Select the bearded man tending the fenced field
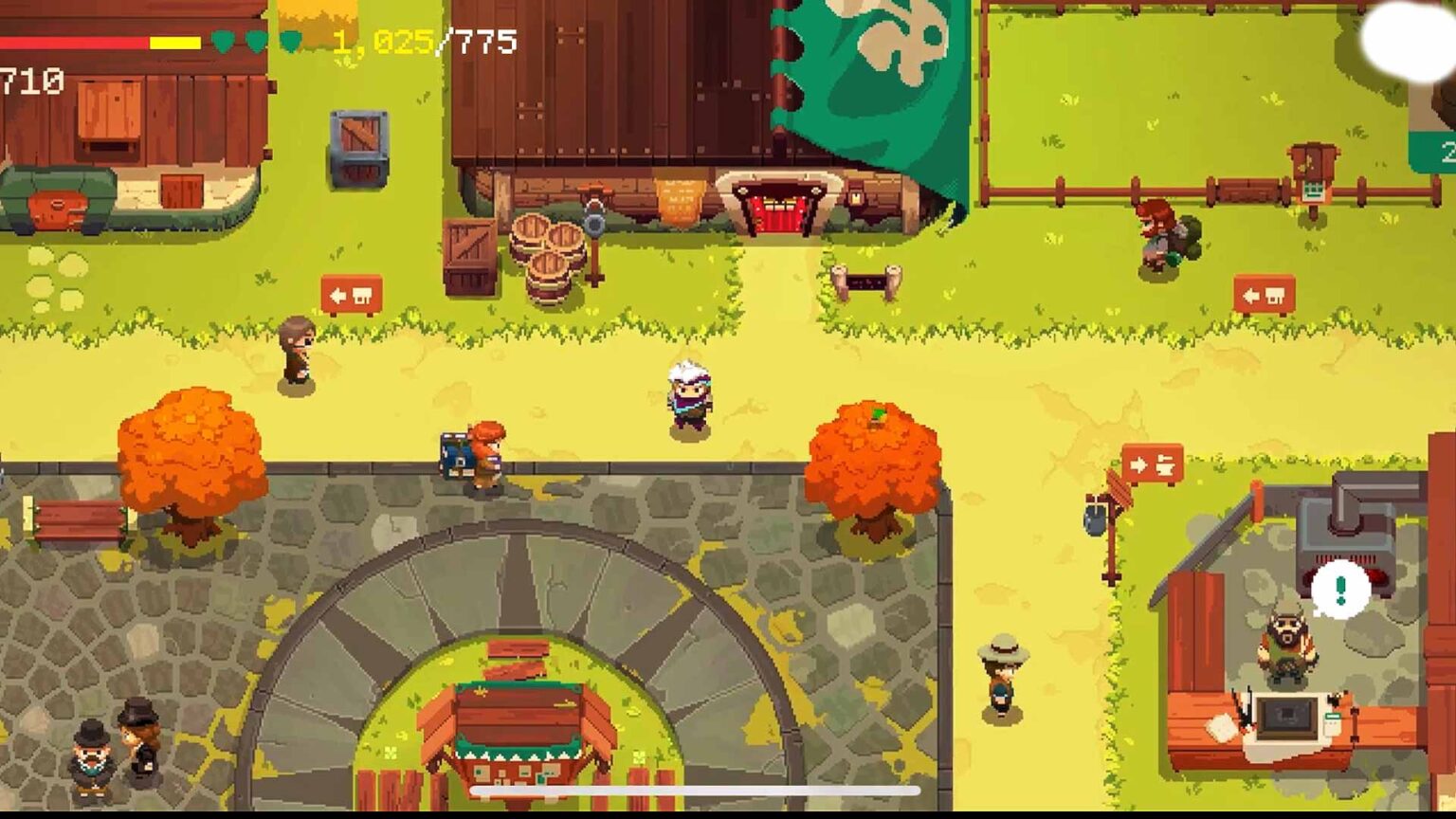1456x819 pixels. (1156, 235)
